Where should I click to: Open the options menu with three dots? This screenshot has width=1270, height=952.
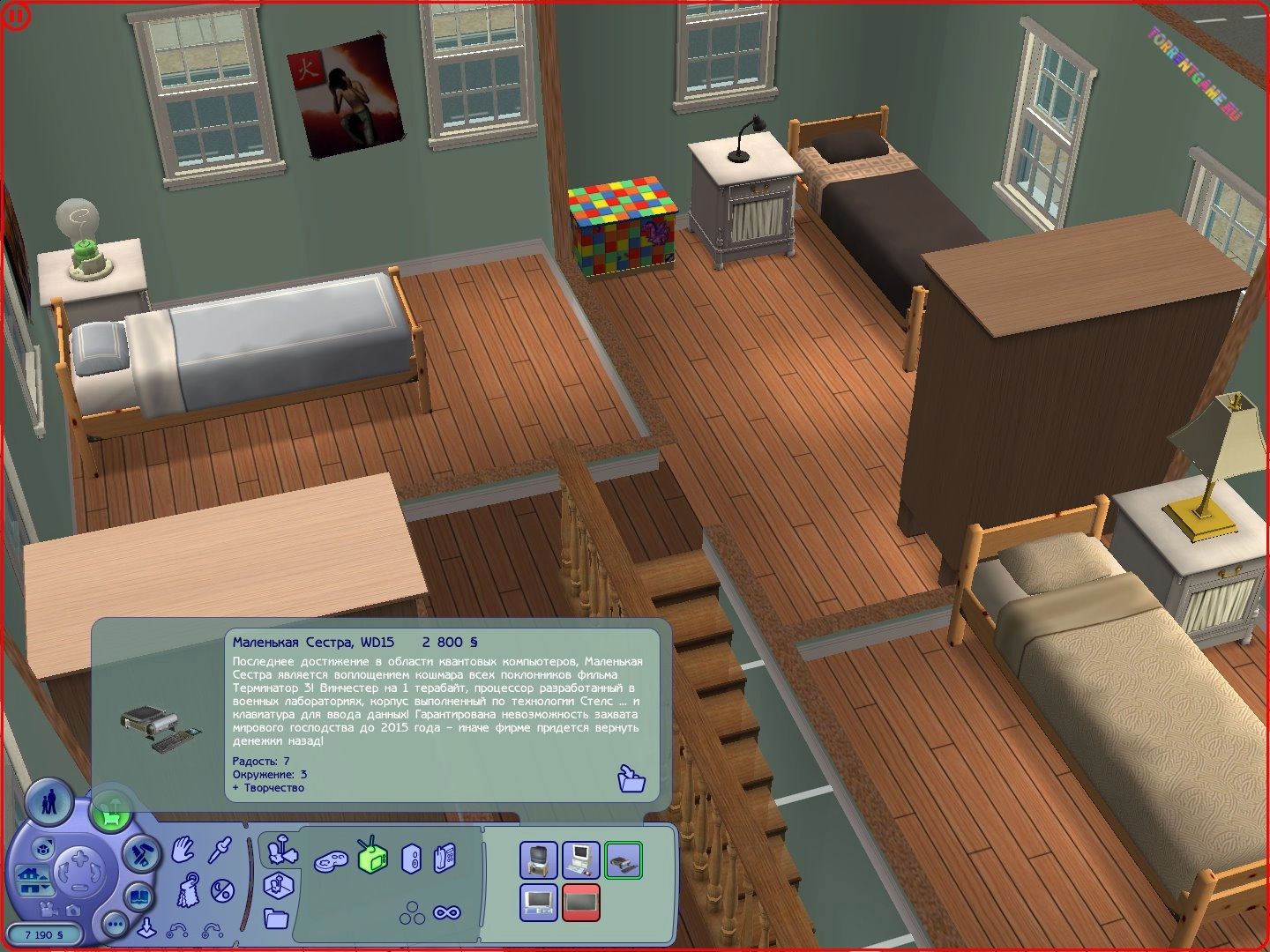pos(115,924)
